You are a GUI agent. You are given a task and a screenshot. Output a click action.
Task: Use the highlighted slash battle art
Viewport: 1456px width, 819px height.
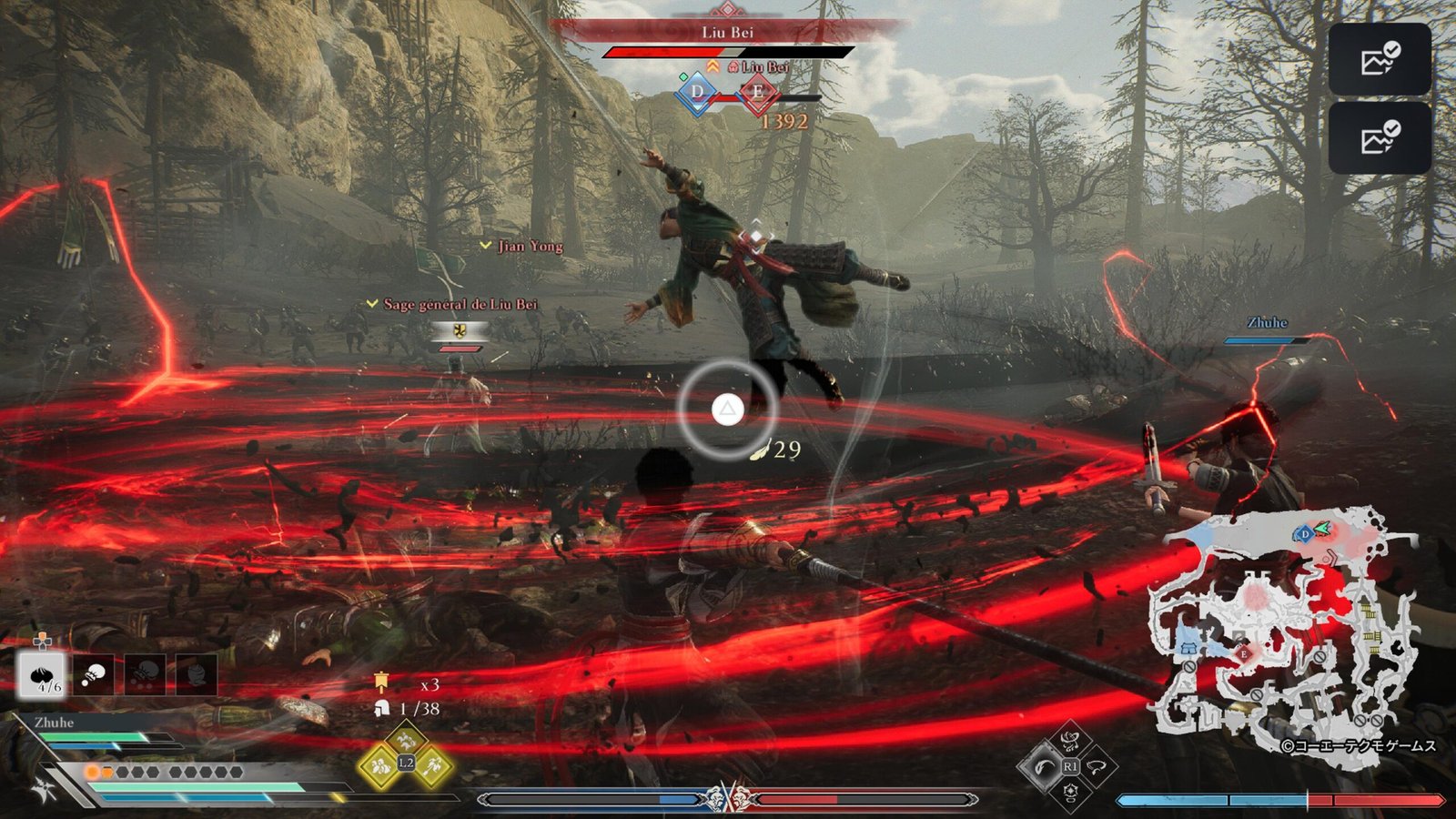(1043, 767)
